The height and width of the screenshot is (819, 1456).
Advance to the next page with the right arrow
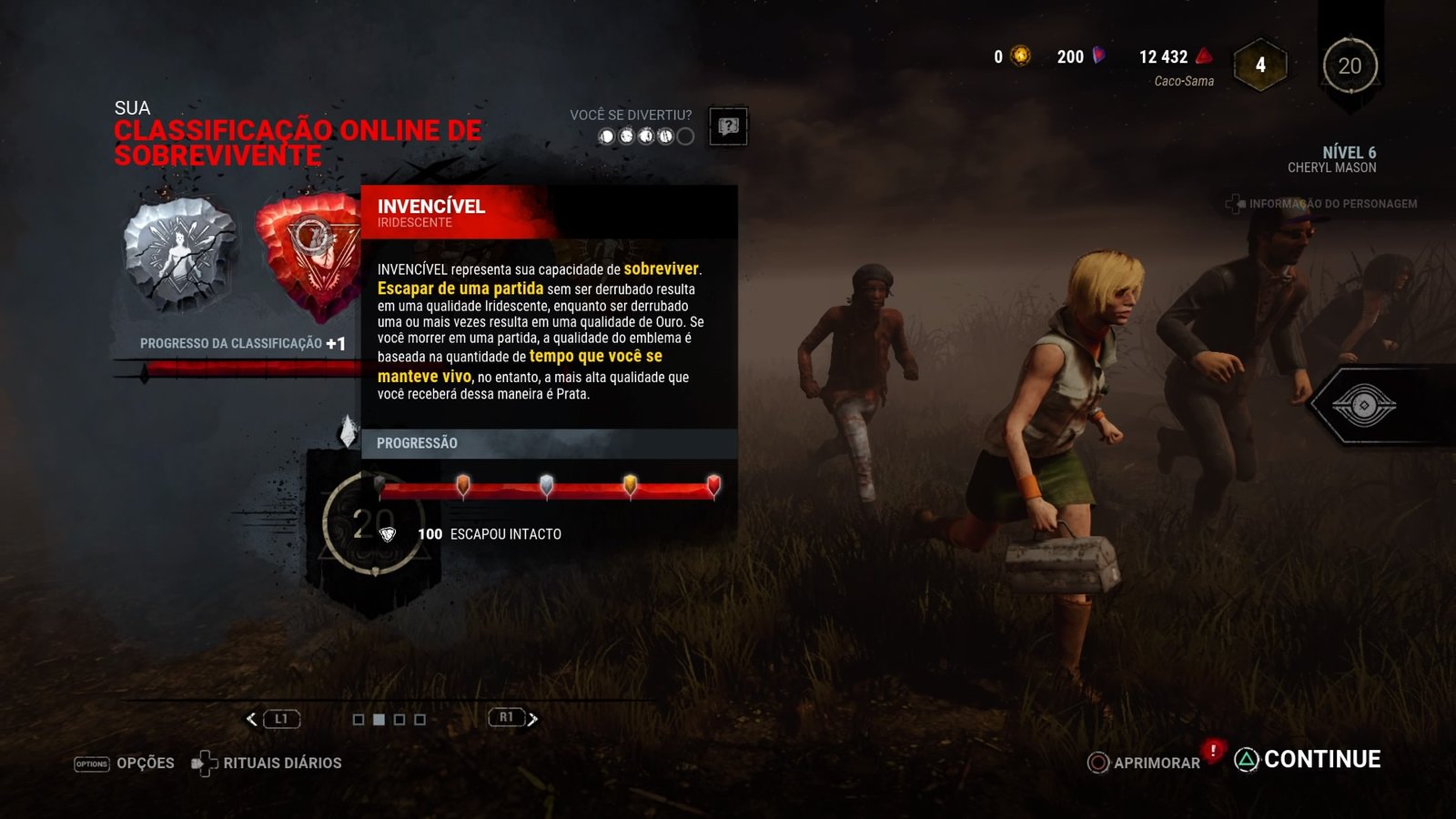click(x=533, y=719)
